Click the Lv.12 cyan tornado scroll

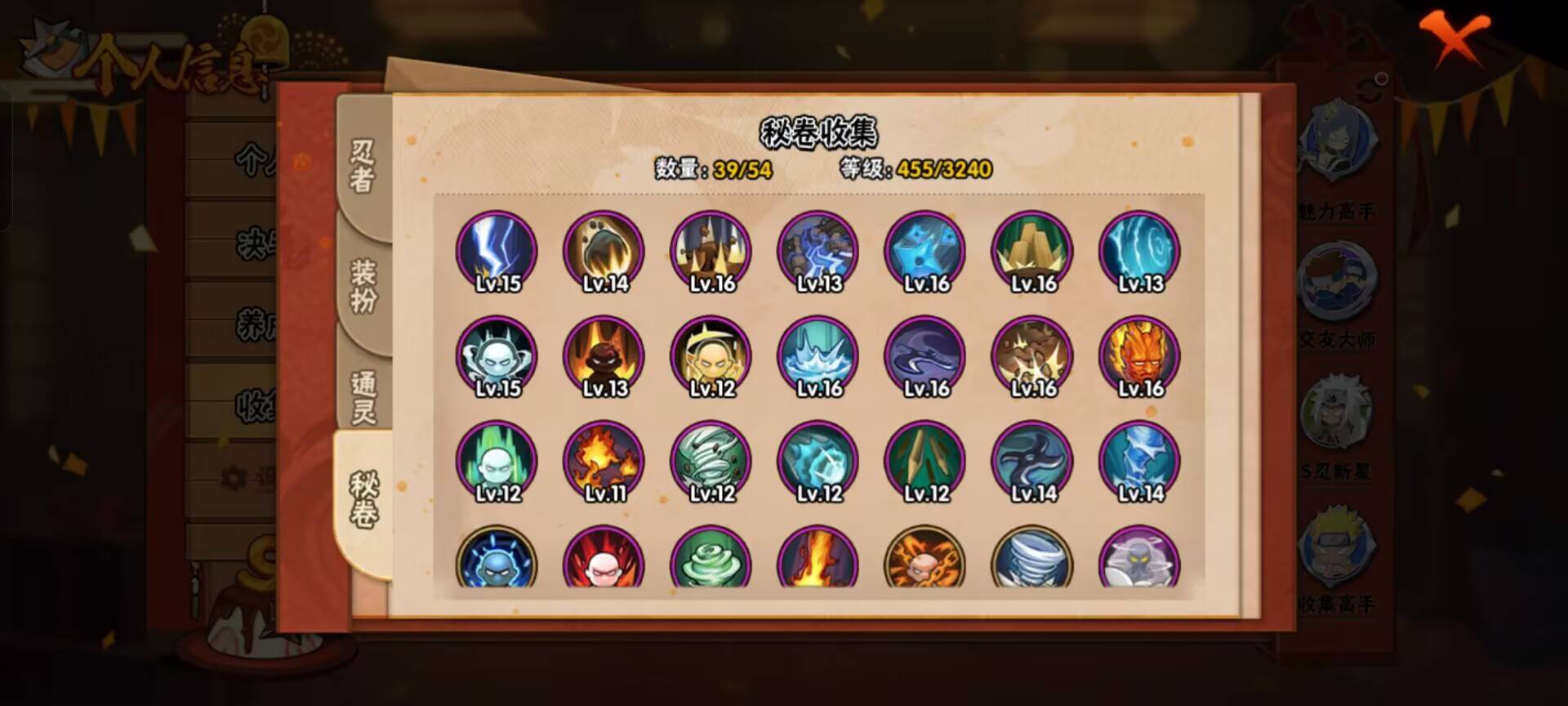tap(709, 462)
